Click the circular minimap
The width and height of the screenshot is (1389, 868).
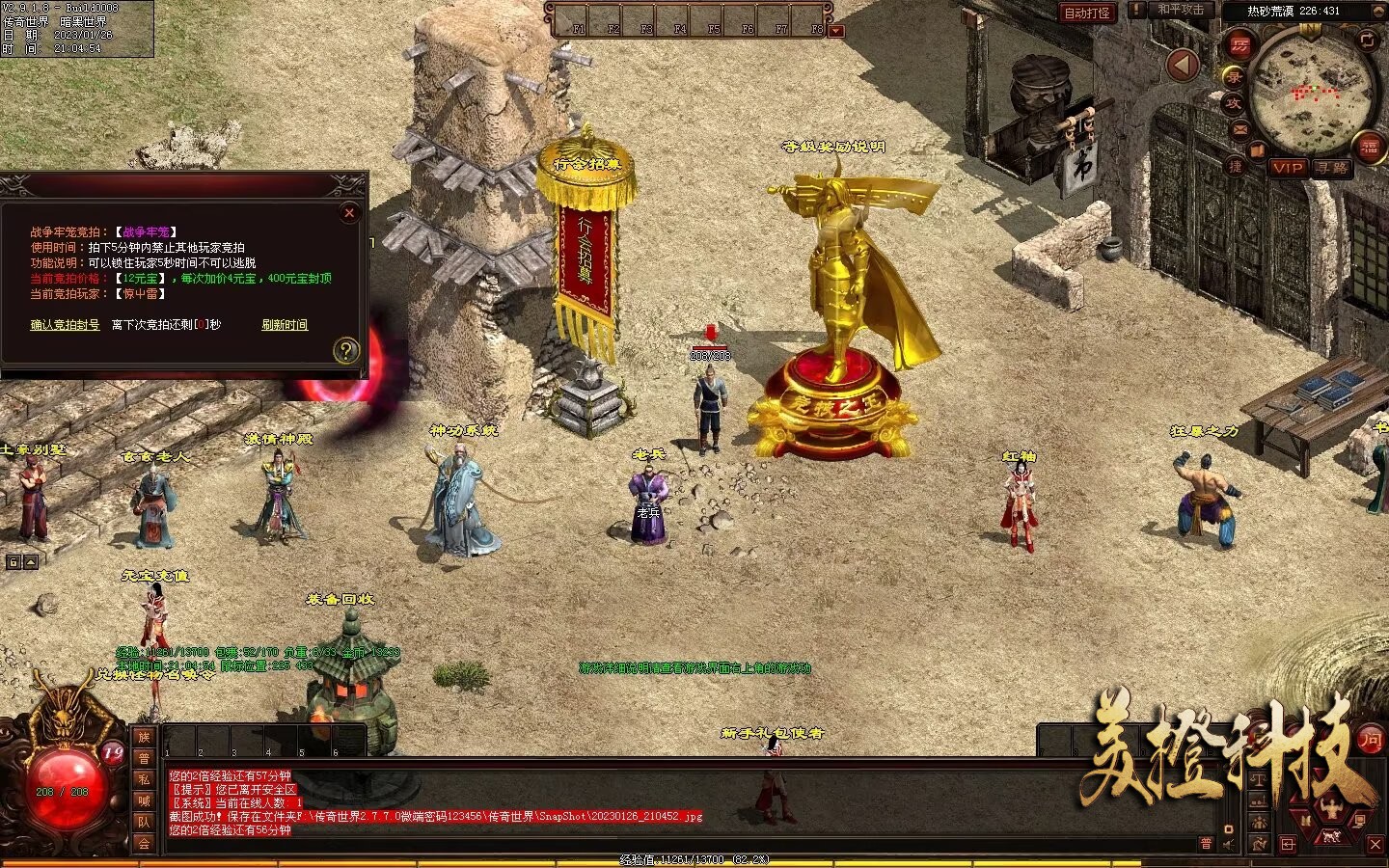tap(1312, 94)
